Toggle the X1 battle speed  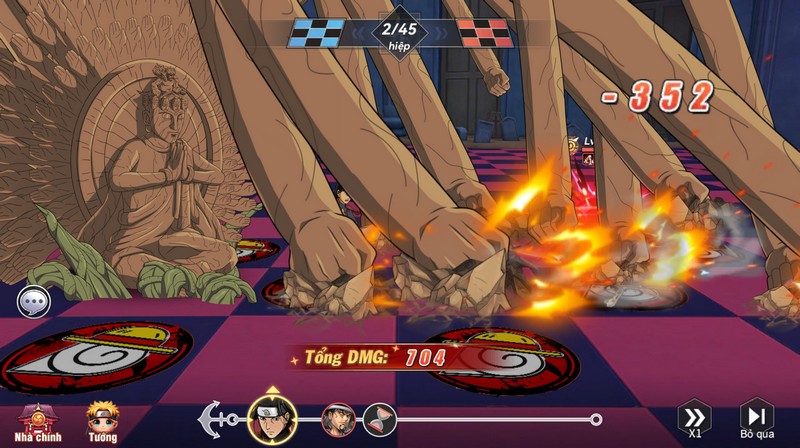coord(694,420)
